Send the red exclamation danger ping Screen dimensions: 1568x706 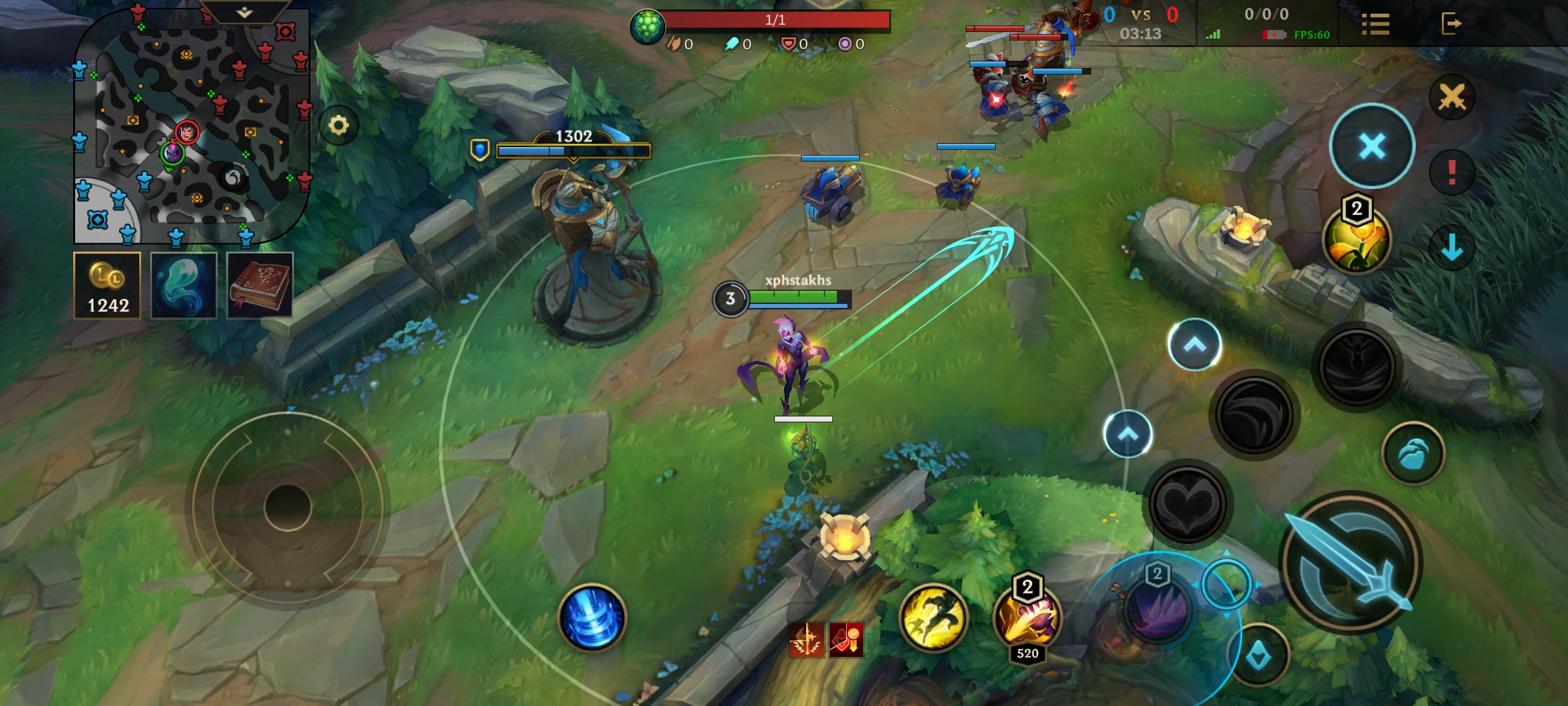point(1452,173)
